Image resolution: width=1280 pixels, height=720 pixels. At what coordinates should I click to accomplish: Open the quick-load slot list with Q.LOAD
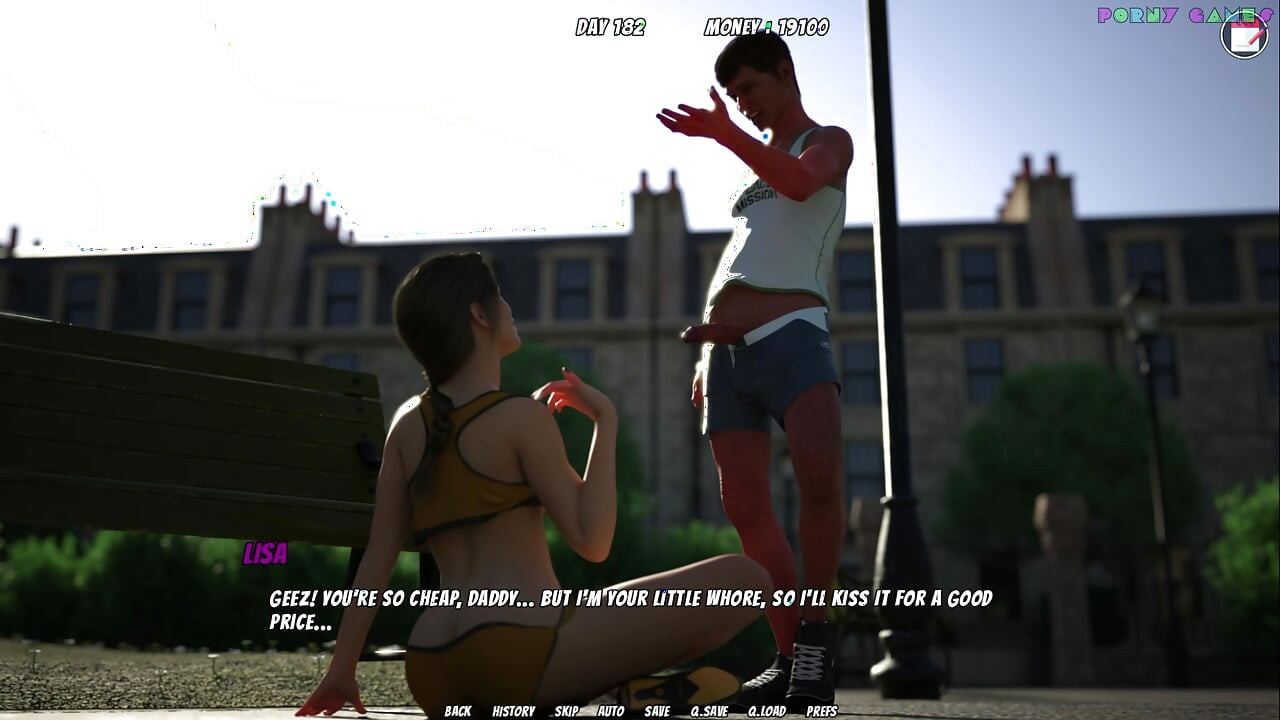pos(765,711)
